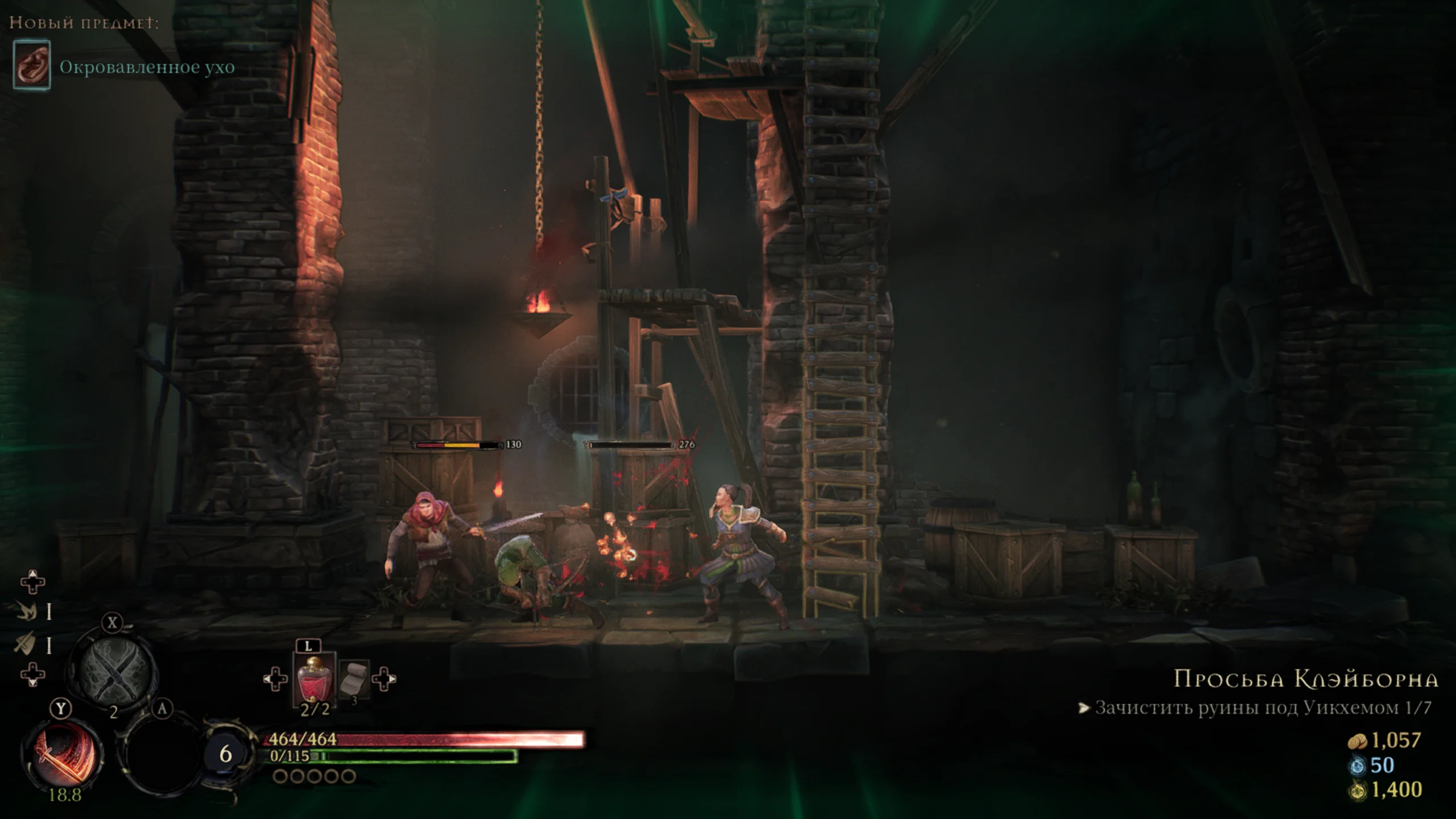Select the claw slash weapon set
Viewport: 1456px width, 819px height.
coord(26,611)
